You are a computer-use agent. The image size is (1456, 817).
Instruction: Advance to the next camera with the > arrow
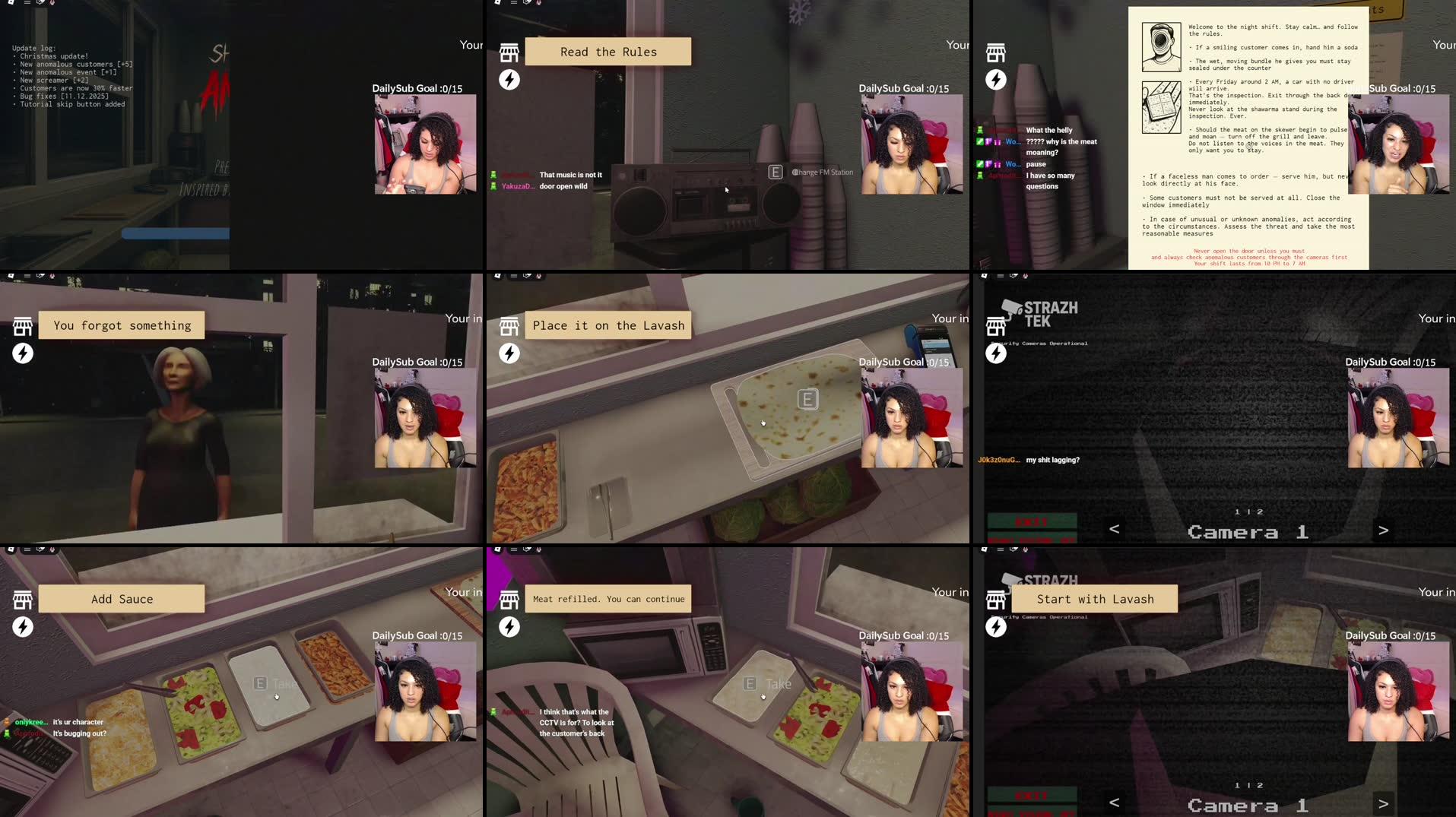point(1383,530)
